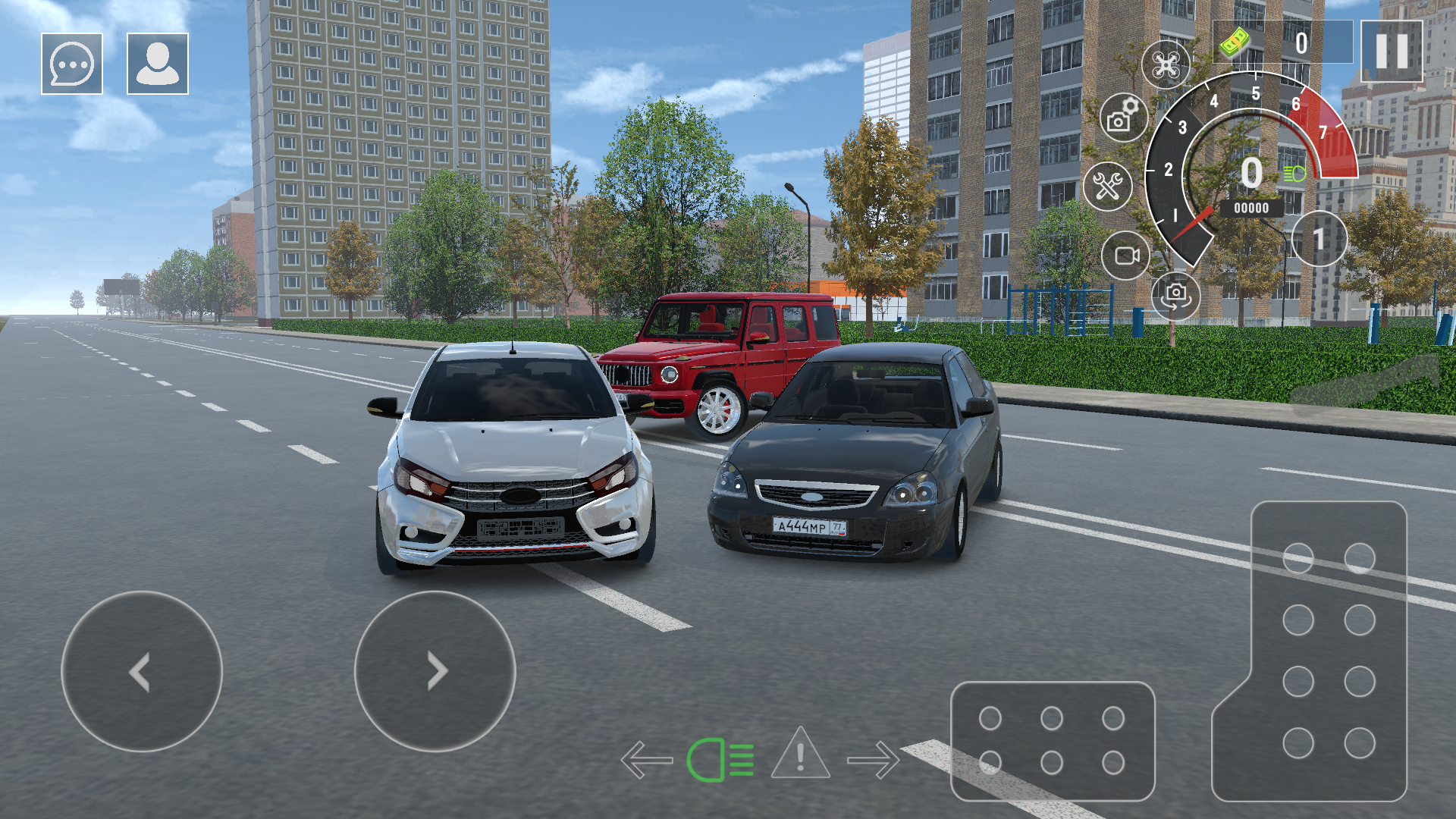Open the vehicle tuning tools menu

click(1109, 185)
